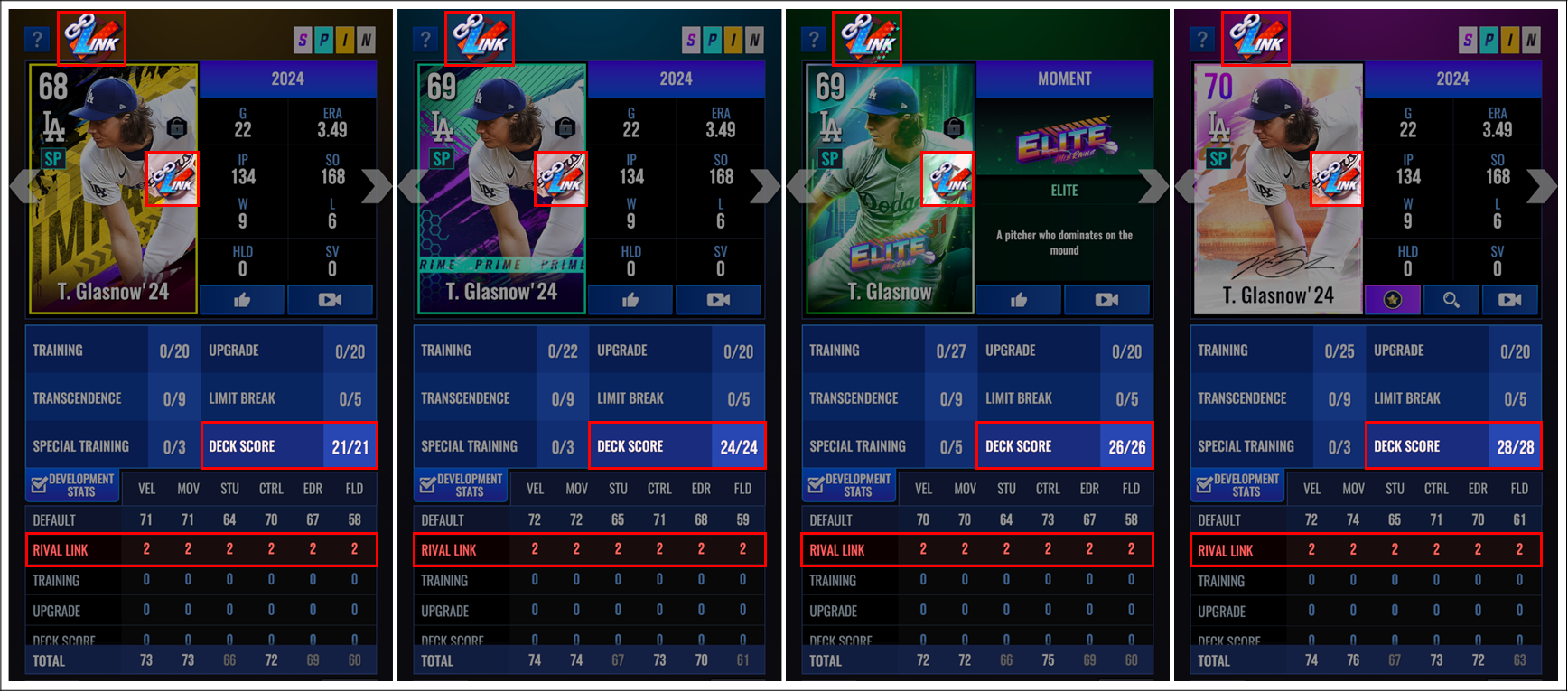Open the magnifying glass search button
Viewport: 1568px width, 692px height.
coord(1451,300)
